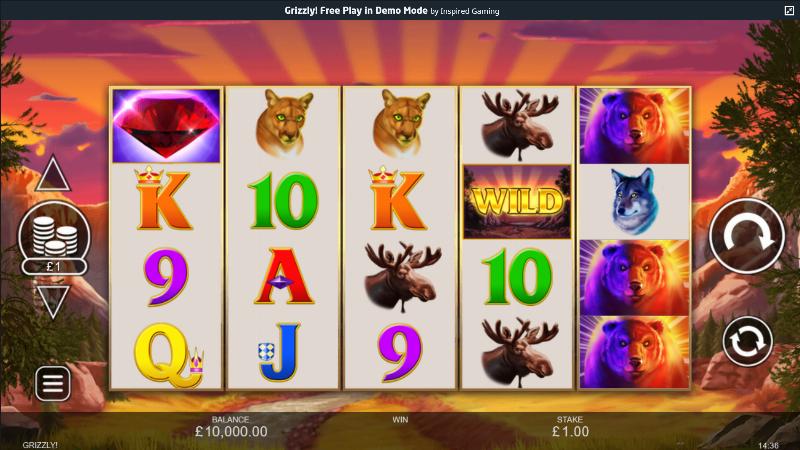Image resolution: width=800 pixels, height=450 pixels.
Task: Activate the autoplay button
Action: 747,340
